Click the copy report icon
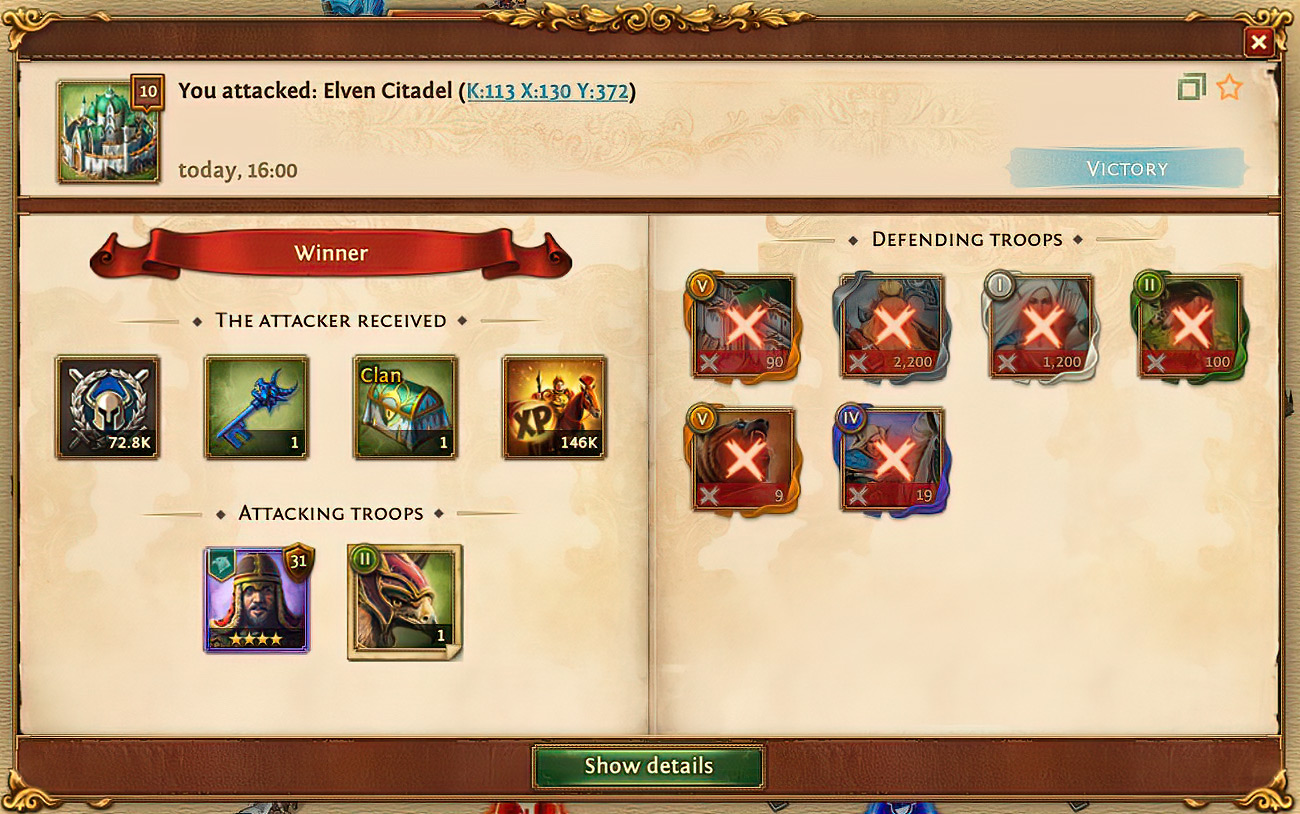 tap(1191, 88)
